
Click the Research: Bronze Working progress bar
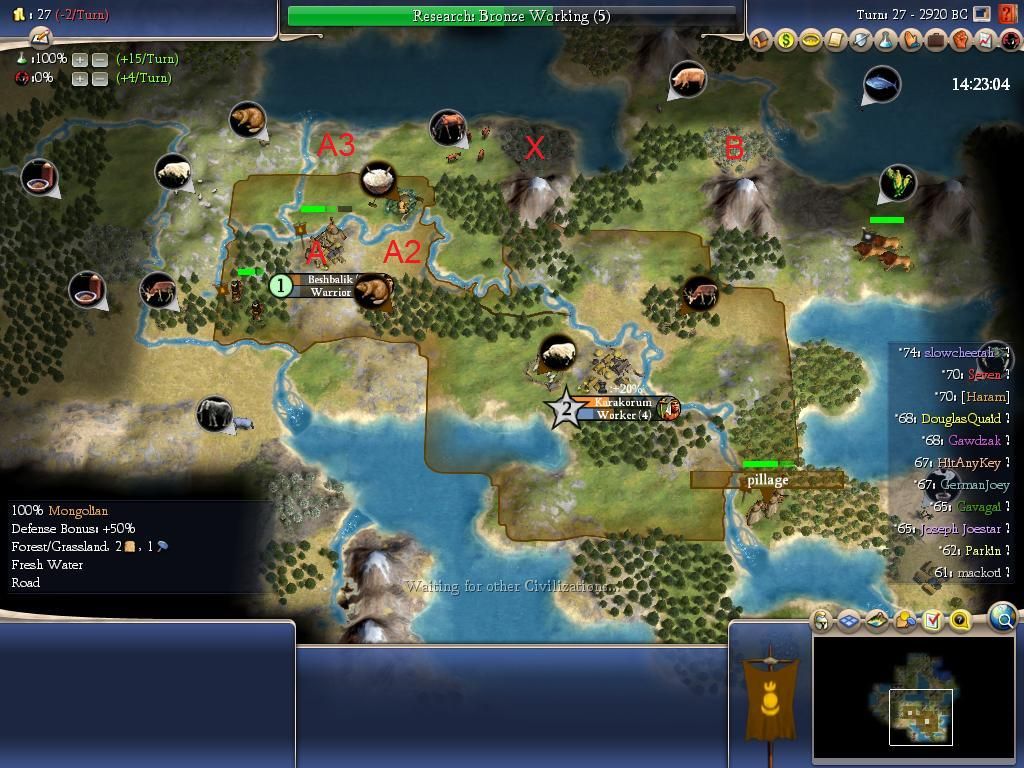(x=511, y=16)
